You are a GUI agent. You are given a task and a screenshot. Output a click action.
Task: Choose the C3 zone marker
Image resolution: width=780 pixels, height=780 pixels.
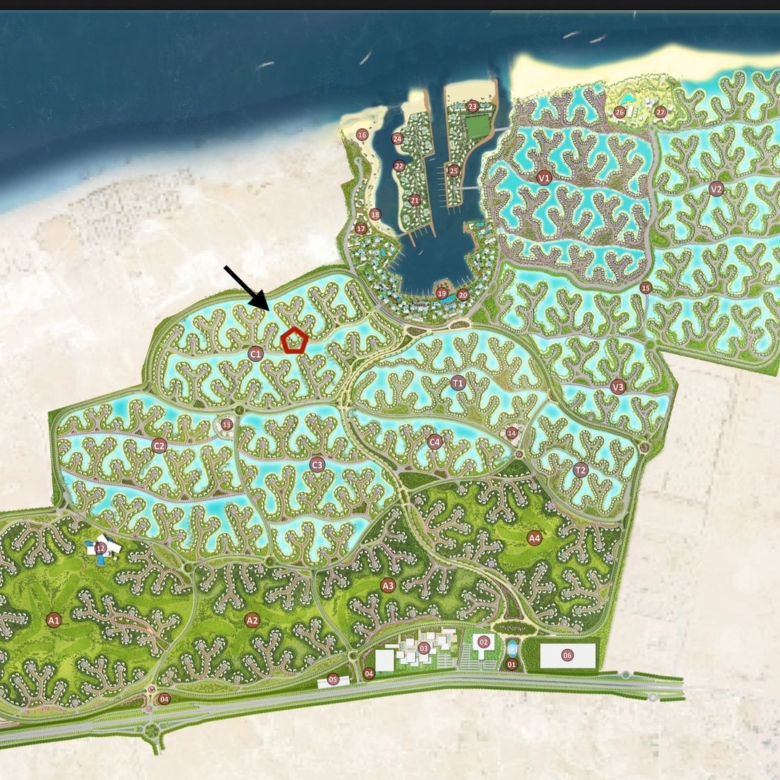coord(317,464)
